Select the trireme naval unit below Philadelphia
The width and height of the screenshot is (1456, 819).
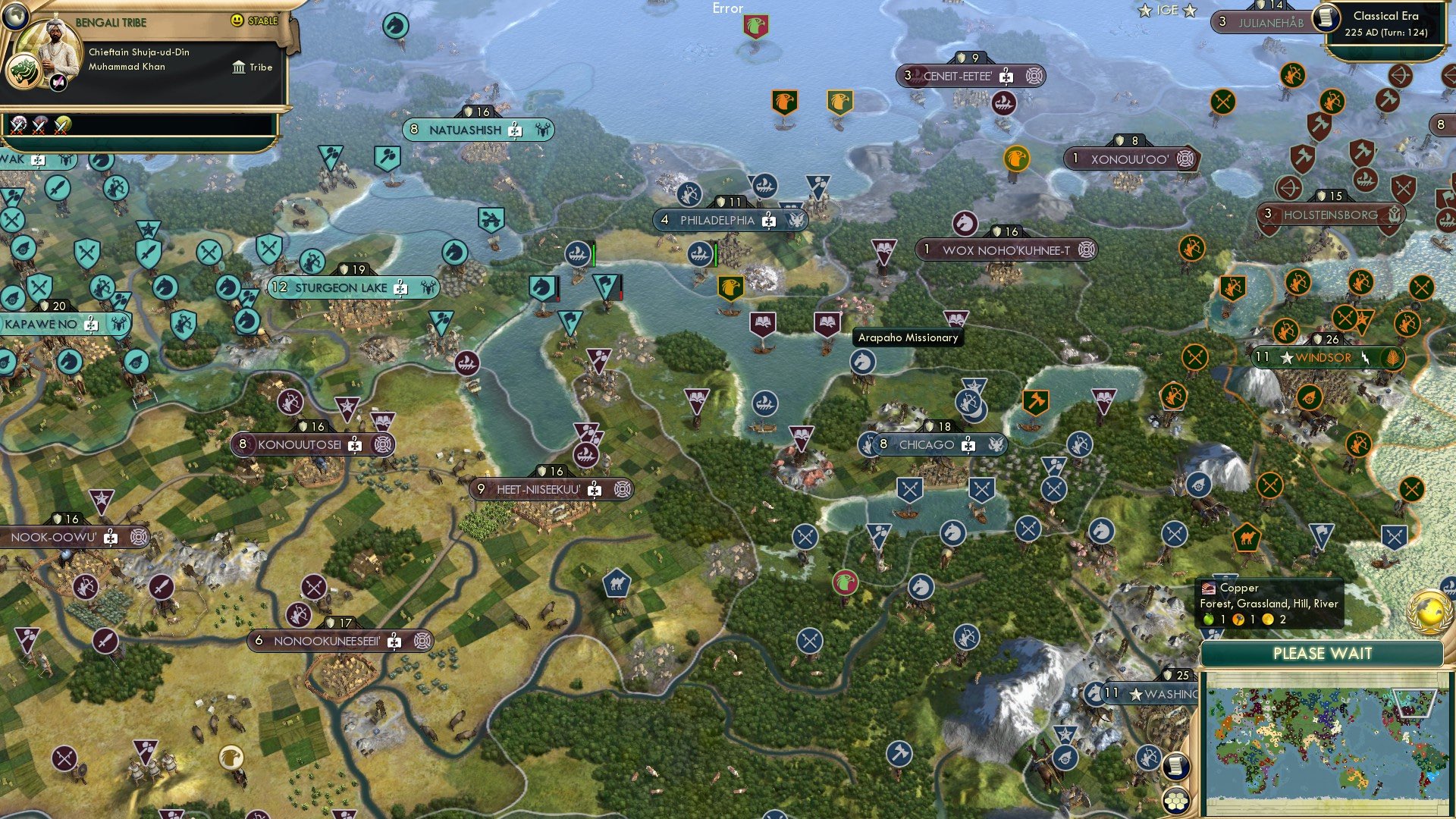699,254
